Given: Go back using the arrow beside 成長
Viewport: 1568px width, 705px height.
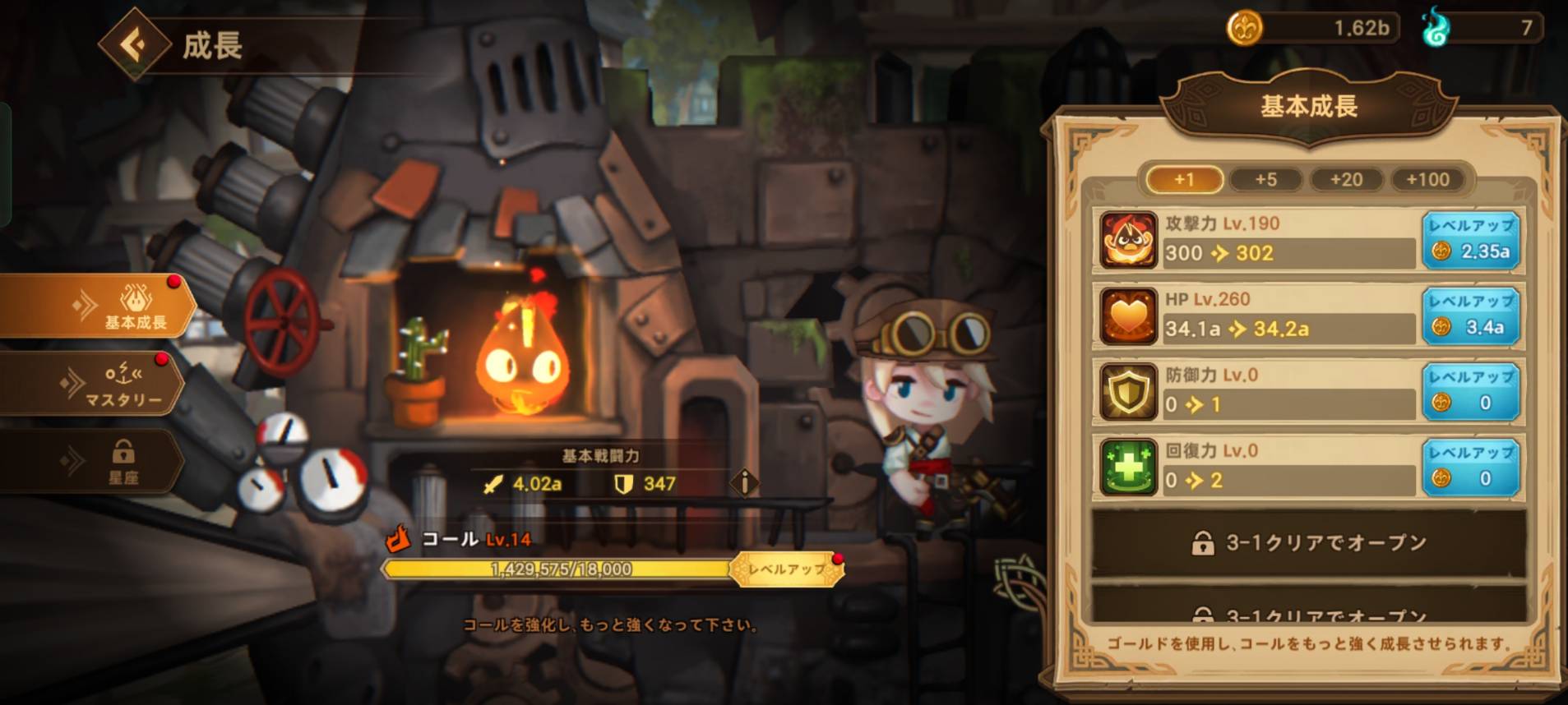Looking at the screenshot, I should 134,44.
